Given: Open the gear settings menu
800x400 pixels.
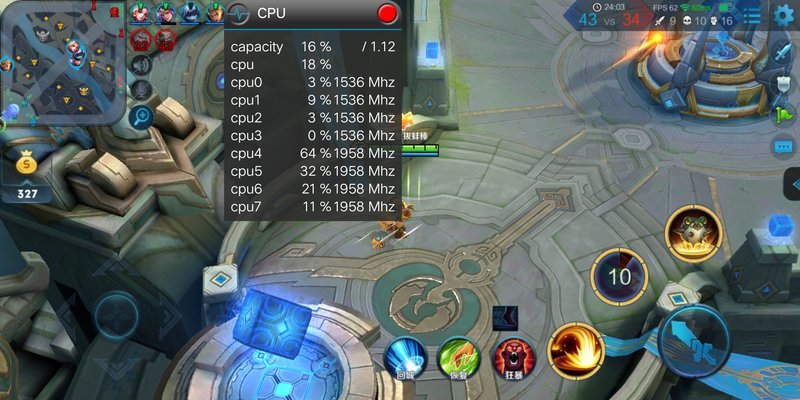Looking at the screenshot, I should (x=784, y=14).
